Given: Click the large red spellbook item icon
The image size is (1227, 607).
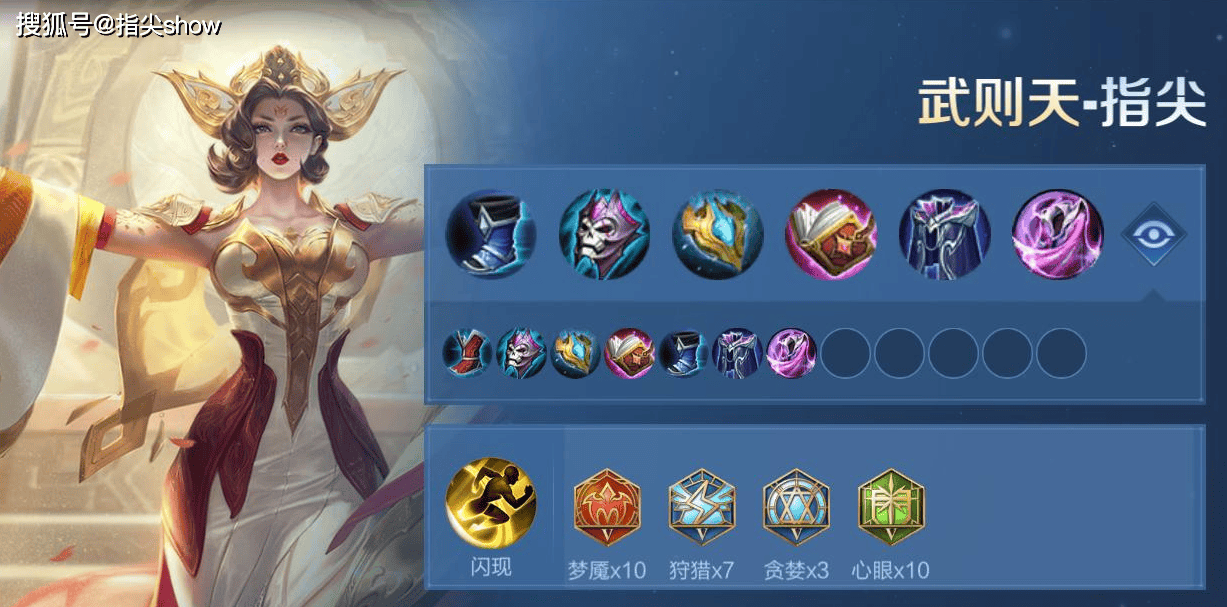Looking at the screenshot, I should (x=831, y=235).
